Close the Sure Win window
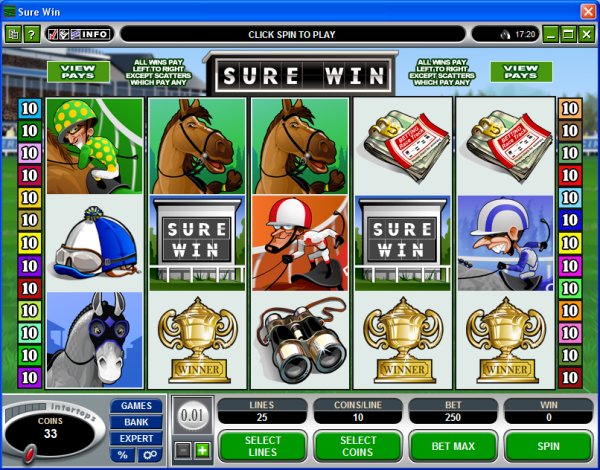This screenshot has width=600, height=470. click(x=587, y=9)
